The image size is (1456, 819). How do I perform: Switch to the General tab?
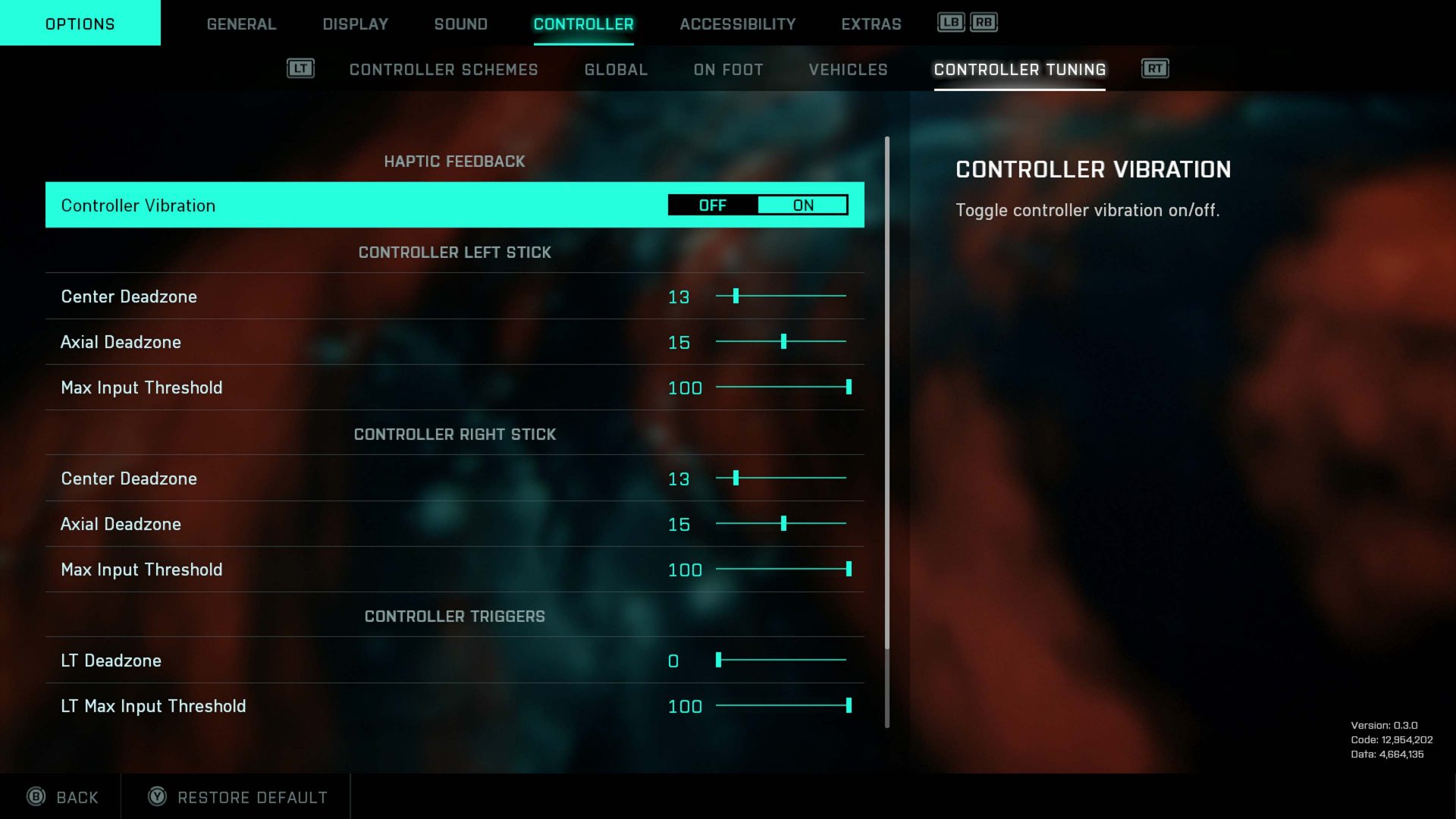(241, 24)
